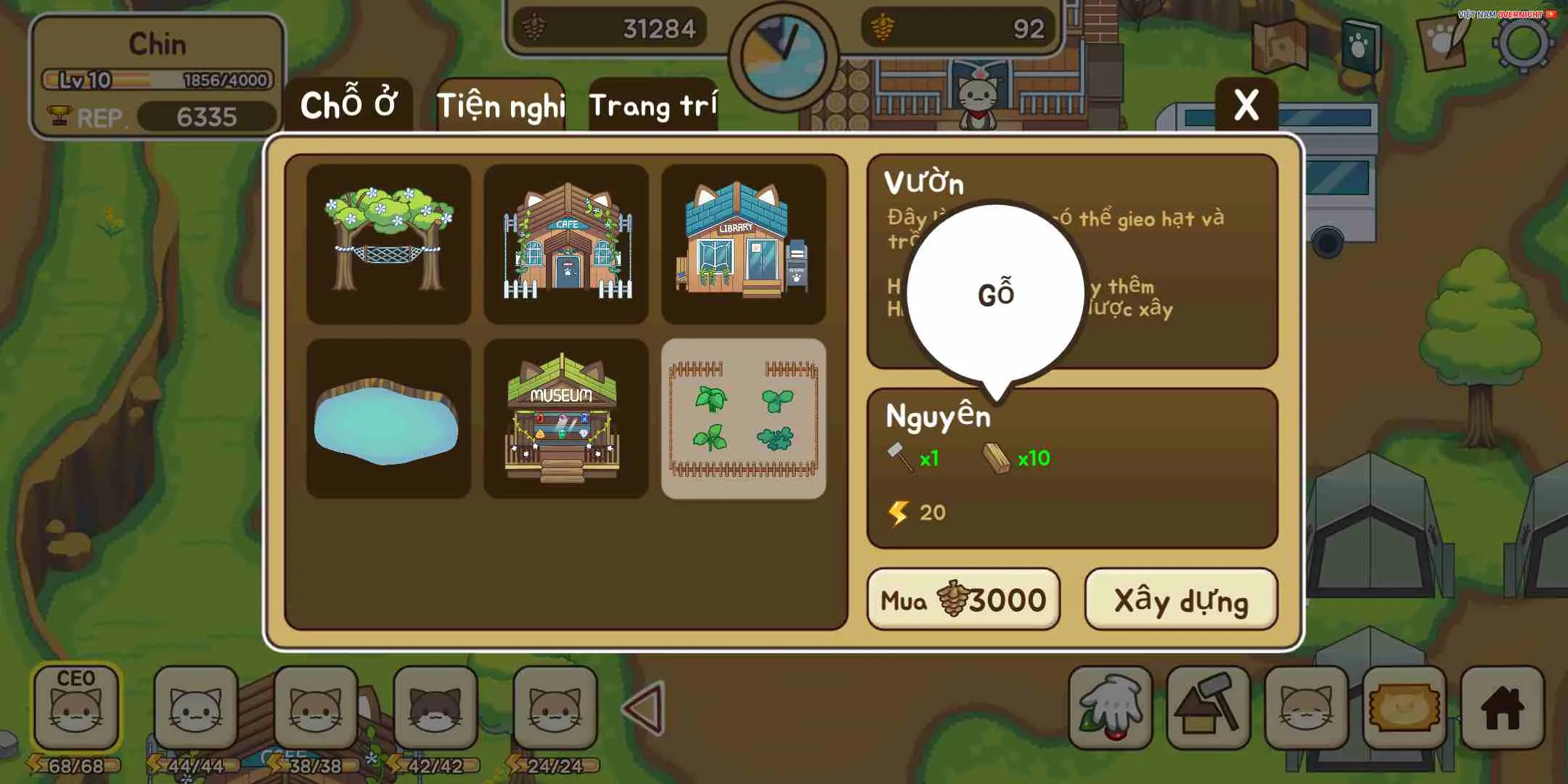Switch to the Trang trí tab
The height and width of the screenshot is (784, 1568).
[653, 107]
